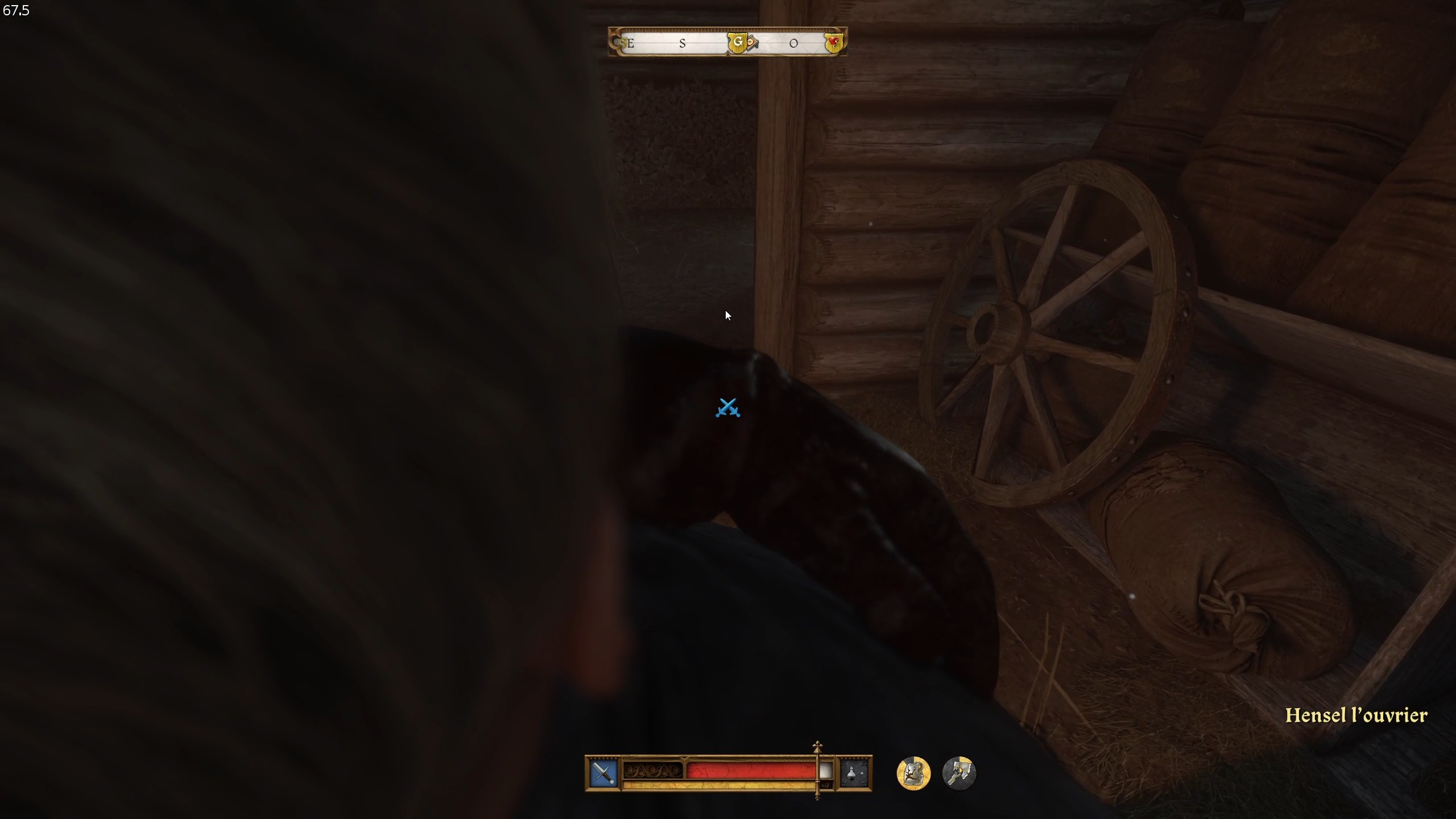
Task: Toggle the green C marker on the compass left
Action: click(x=622, y=43)
